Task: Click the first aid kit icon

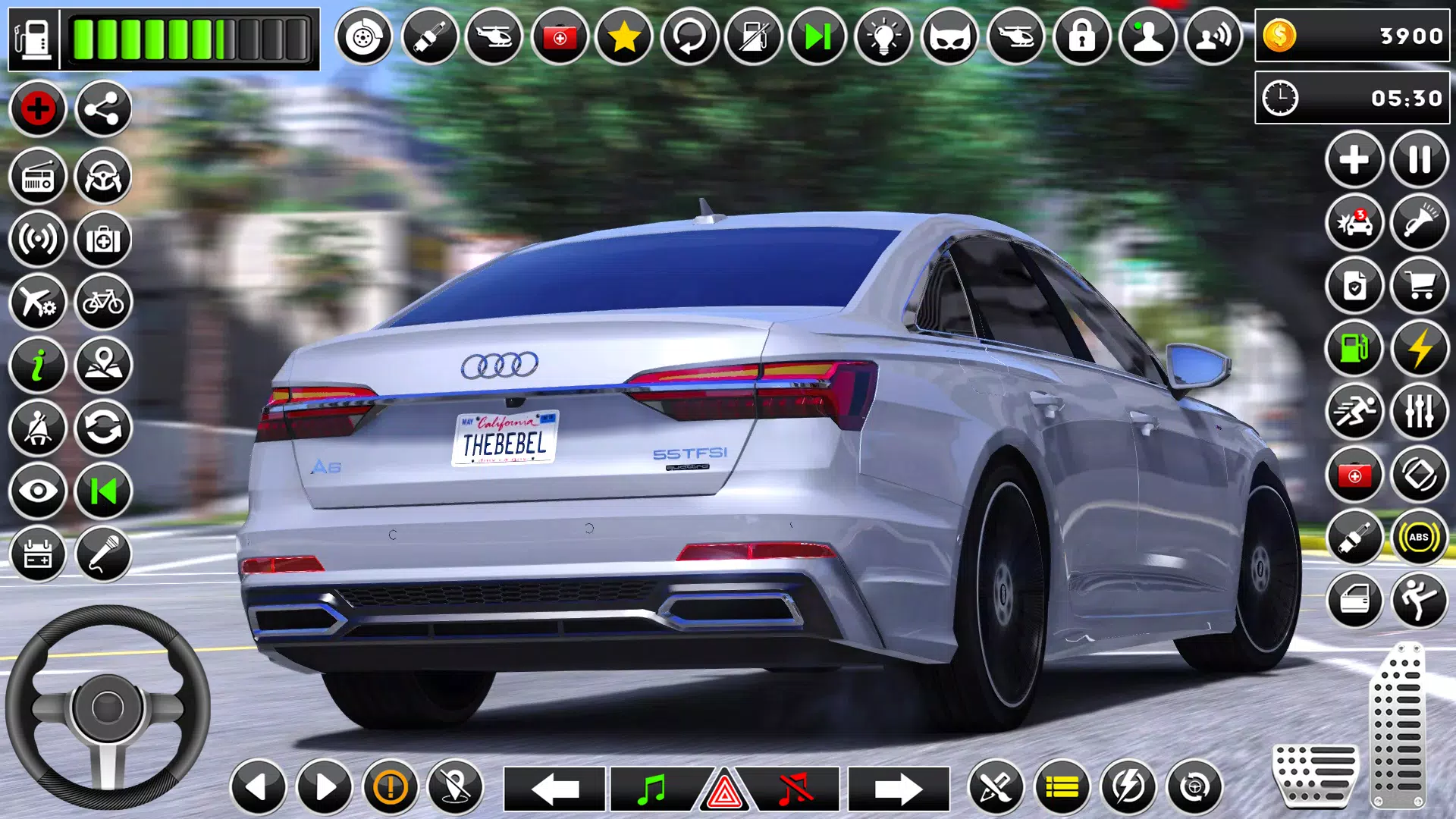Action: (x=103, y=239)
